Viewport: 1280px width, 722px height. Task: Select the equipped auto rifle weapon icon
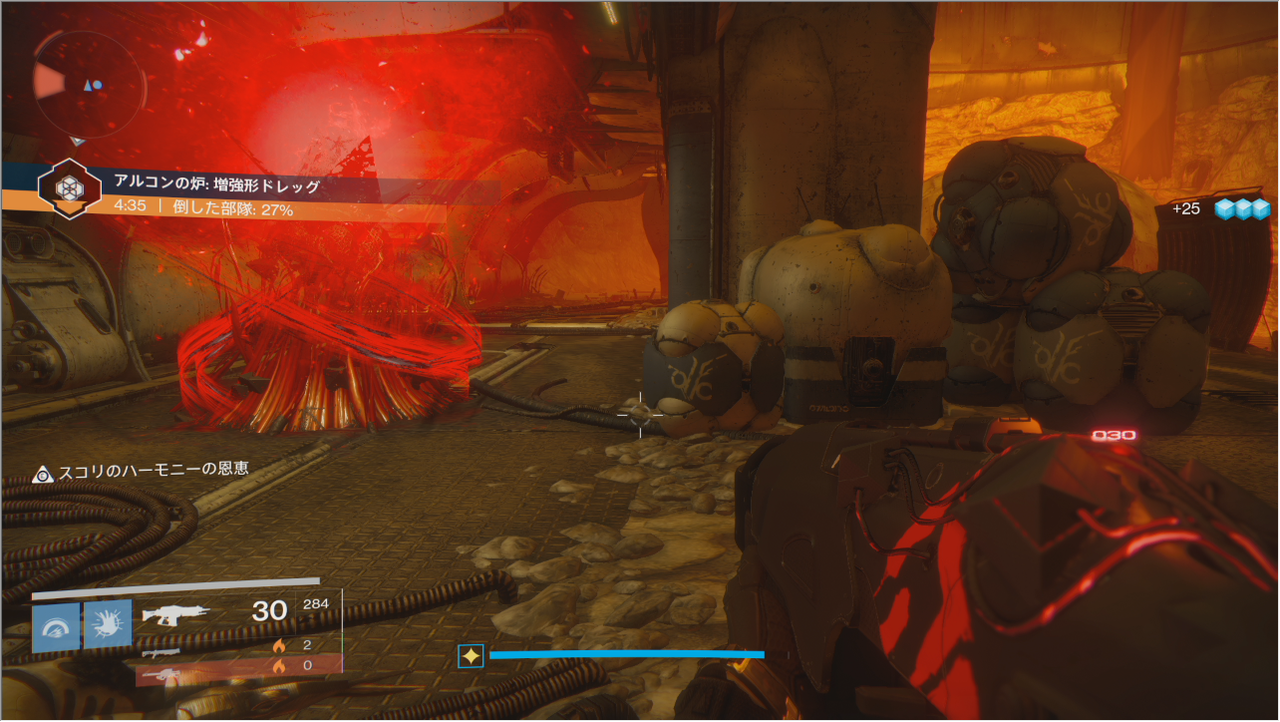tap(177, 613)
